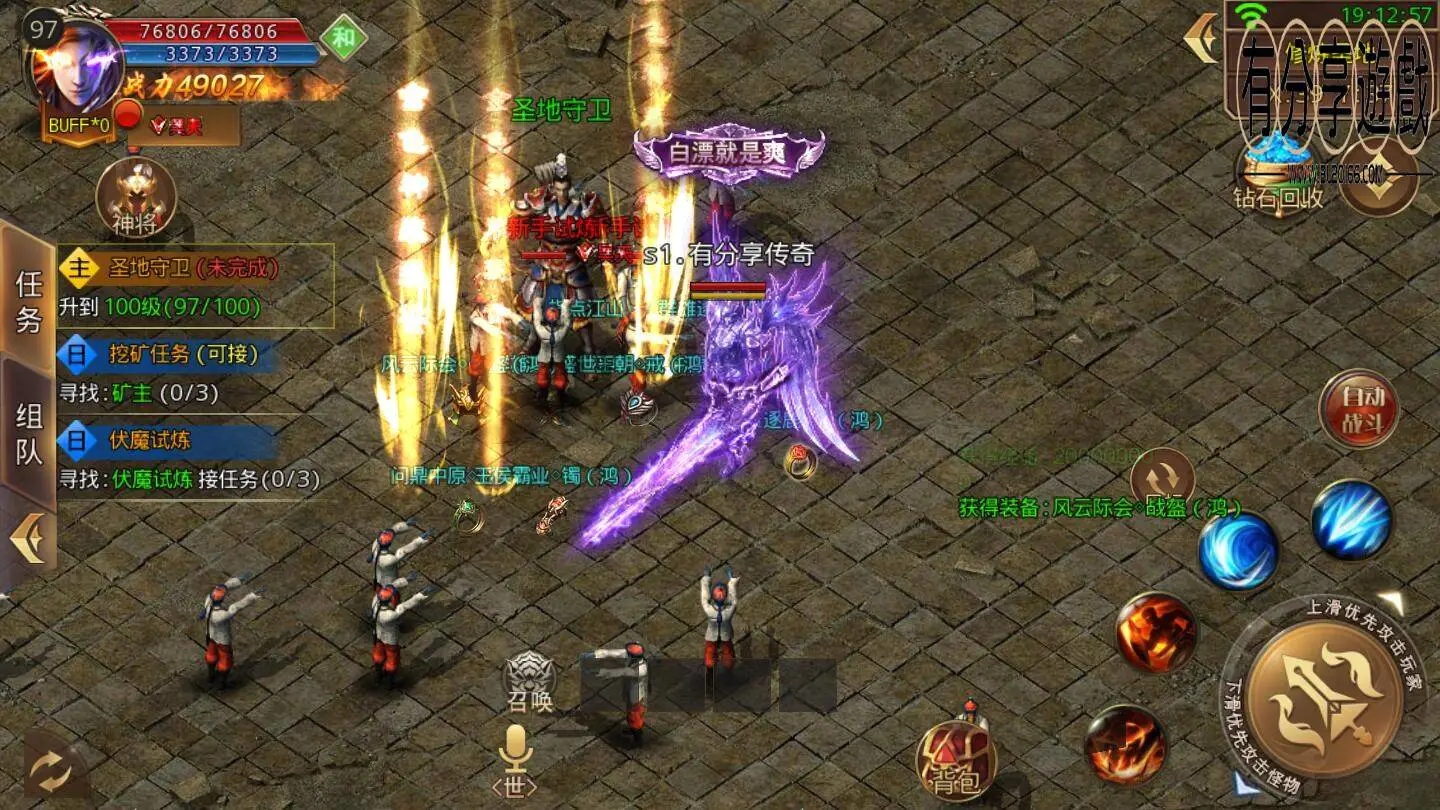Collapse the quest panel with the gold arrow
Viewport: 1440px width, 810px height.
pos(27,540)
